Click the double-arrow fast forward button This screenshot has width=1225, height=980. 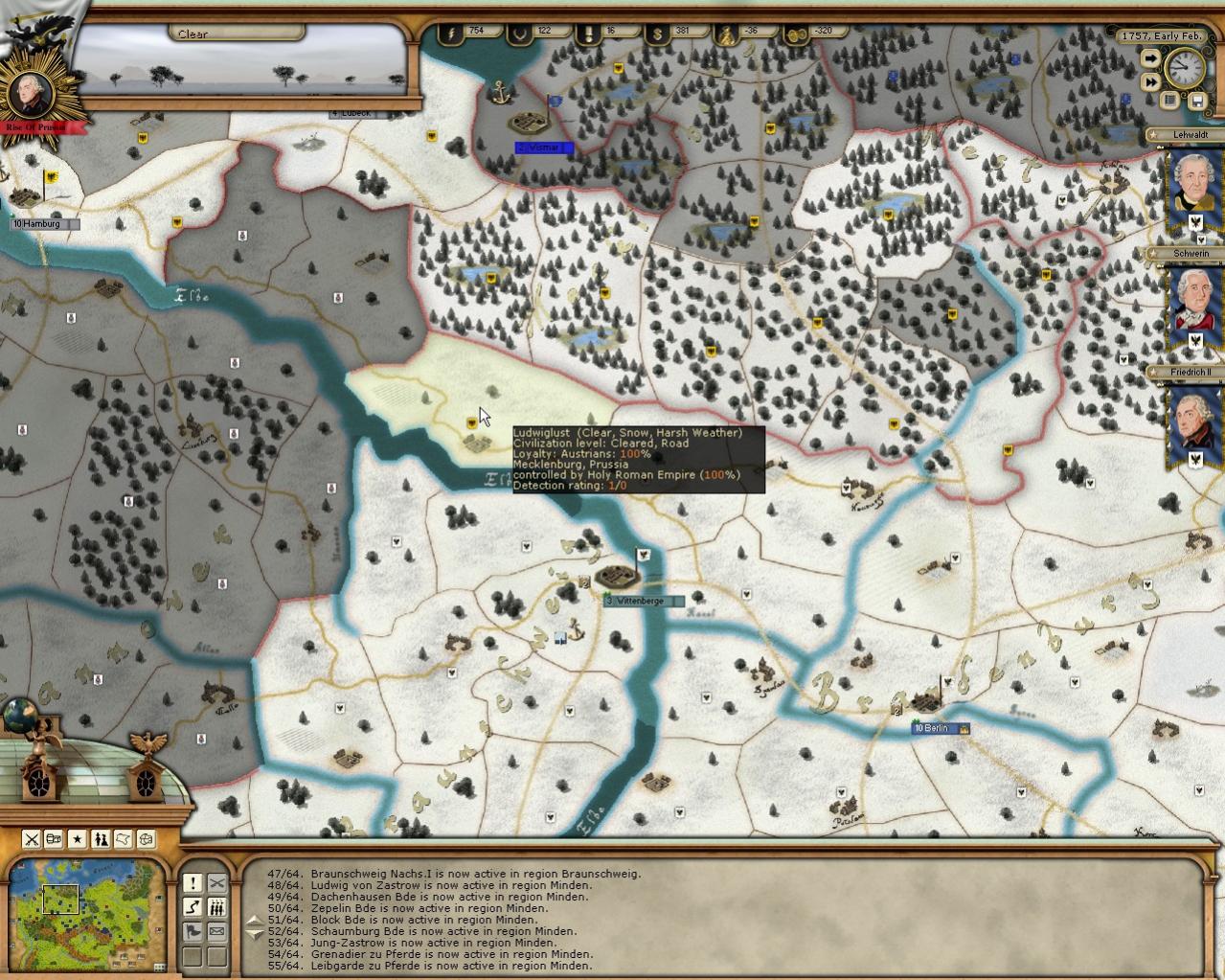[x=1150, y=83]
